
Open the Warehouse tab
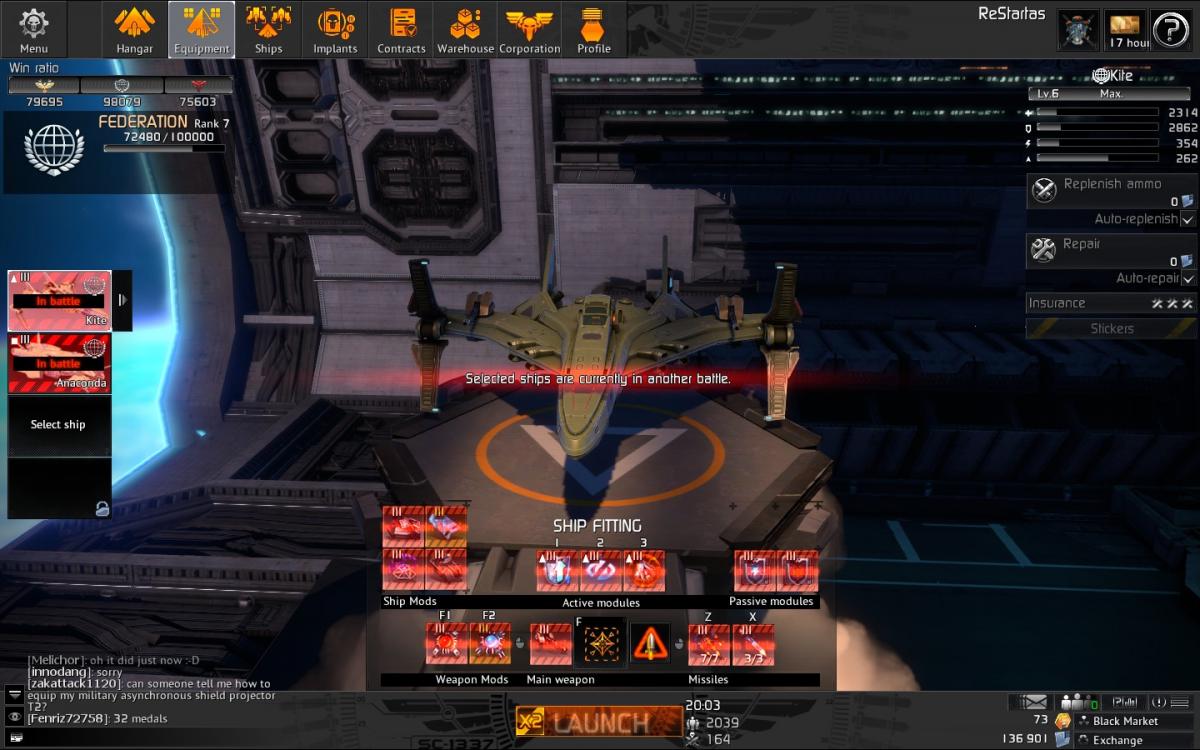465,30
